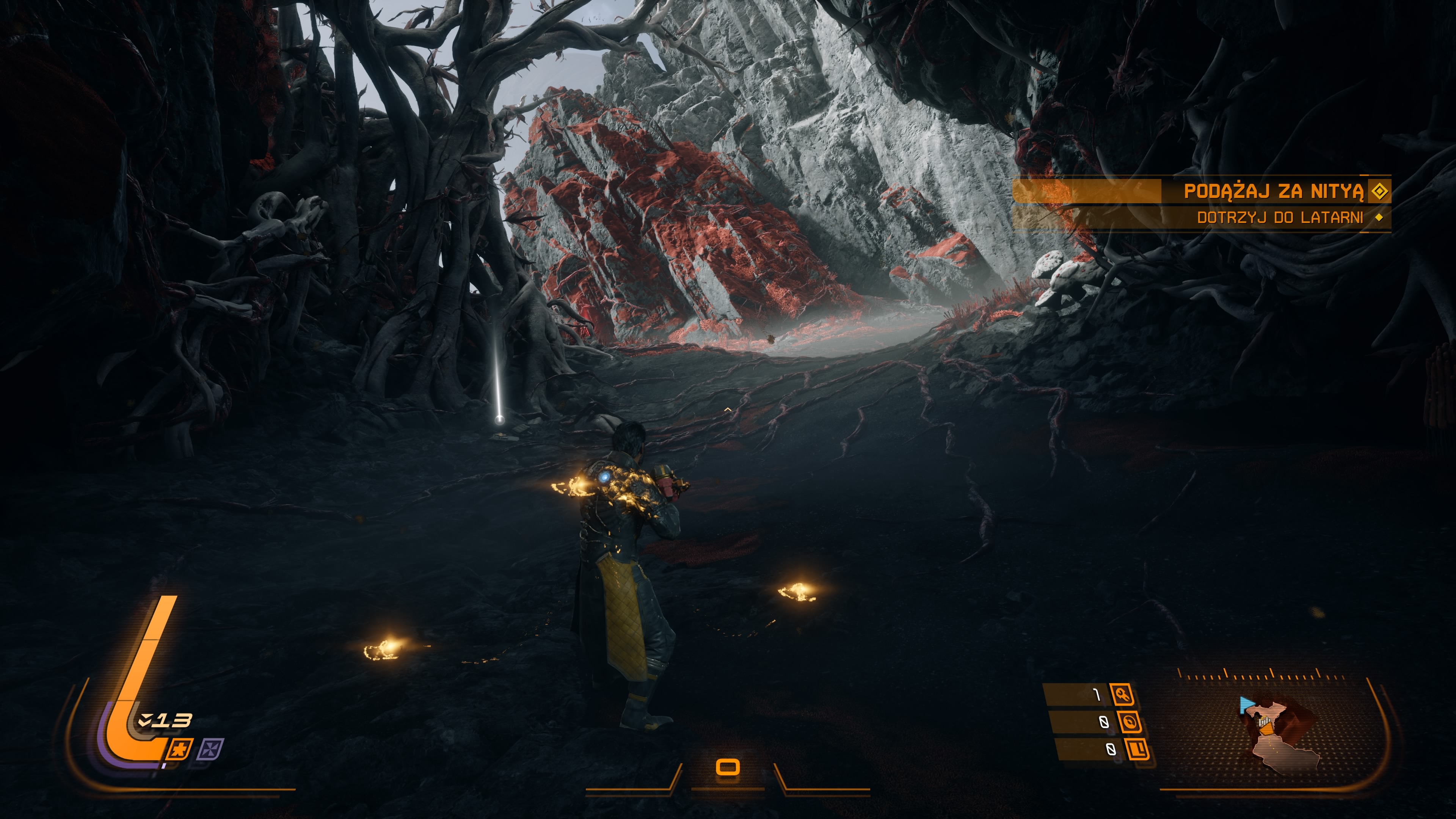Select the wrench resource icon
This screenshot has width=1456, height=819.
(x=1122, y=694)
